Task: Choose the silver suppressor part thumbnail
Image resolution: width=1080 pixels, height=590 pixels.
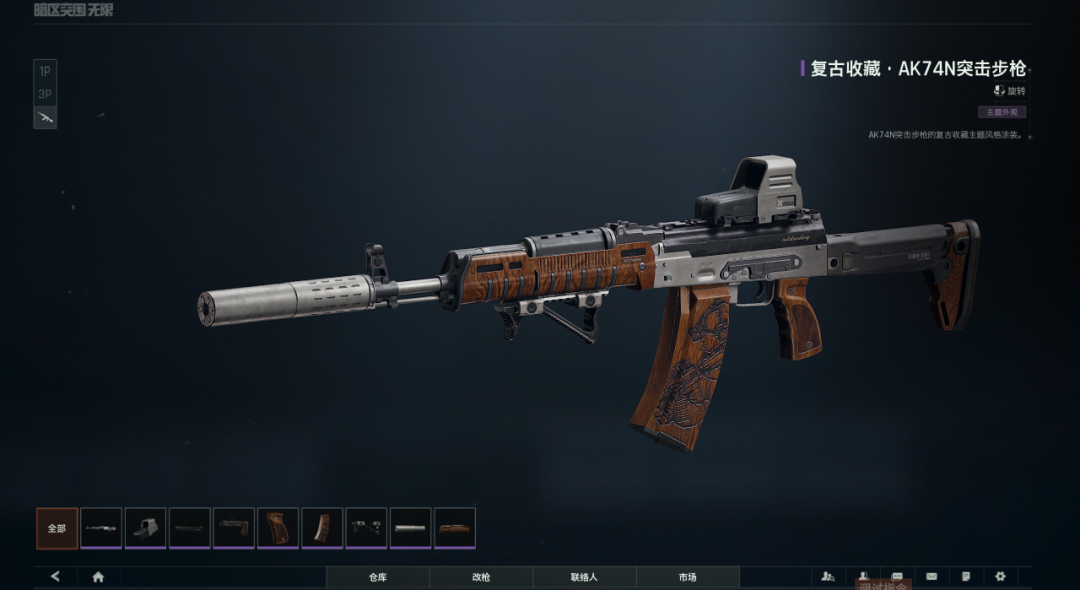Action: coord(410,528)
